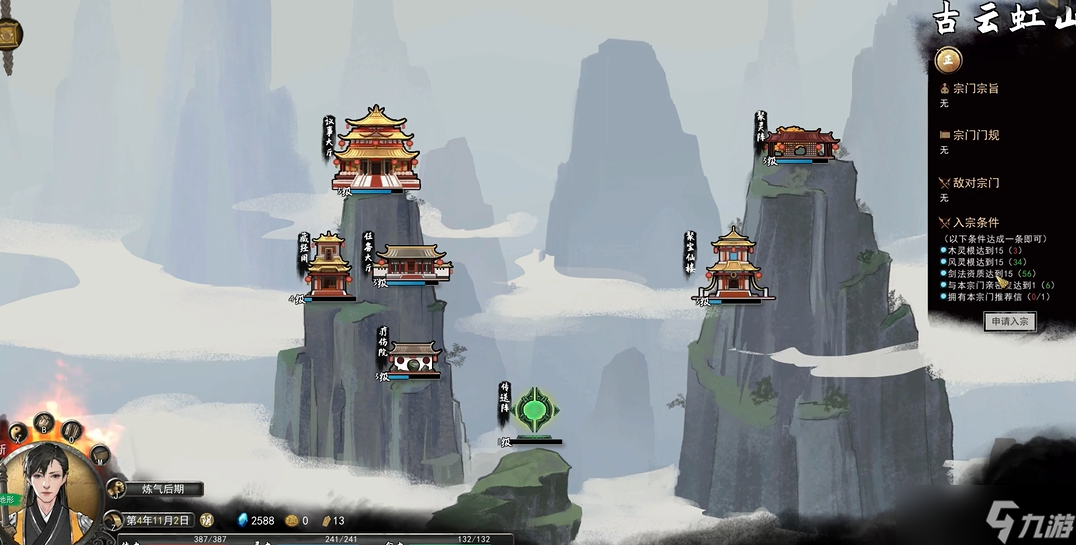Apply to join the sect (申请入宗)

(1009, 321)
